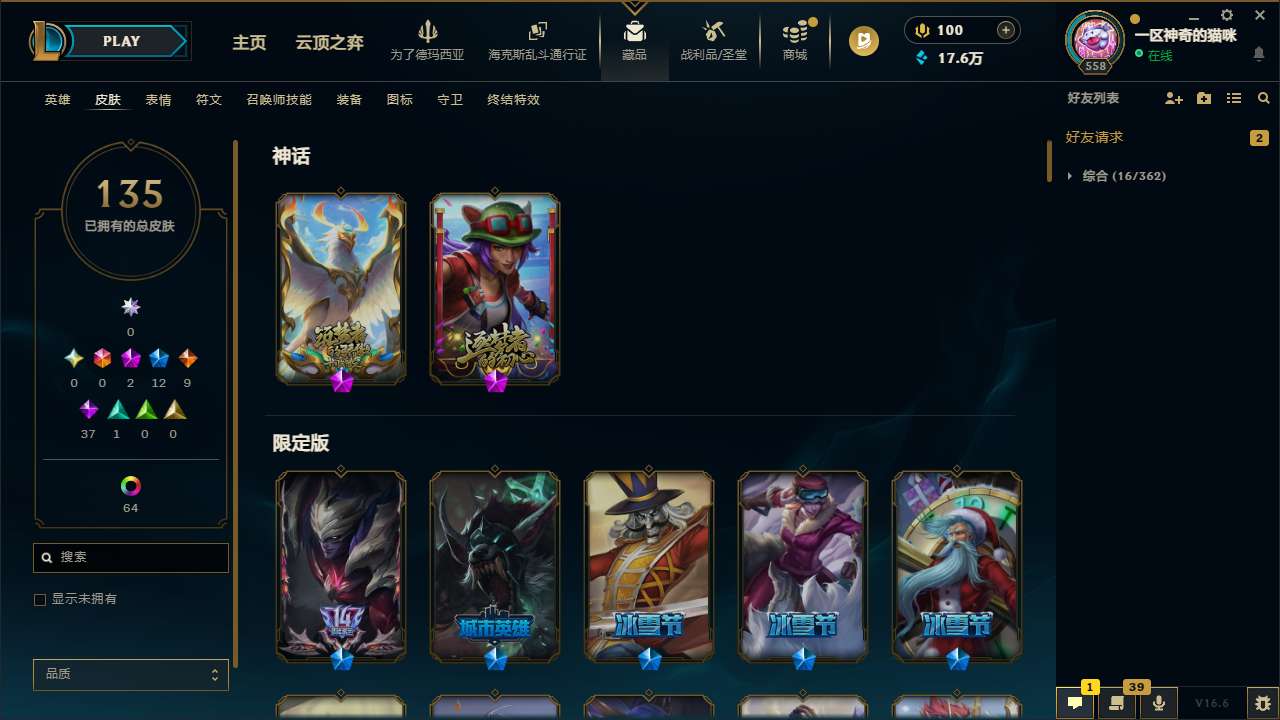Screen dimensions: 1280x720
Task: Open the 战利品/圣堂 loot page
Action: coord(713,42)
